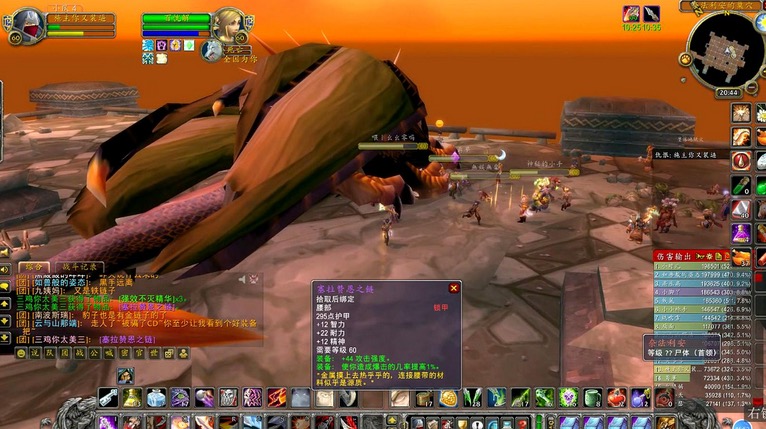
Task: Toggle the chat speaker voice button
Action: click(6, 268)
